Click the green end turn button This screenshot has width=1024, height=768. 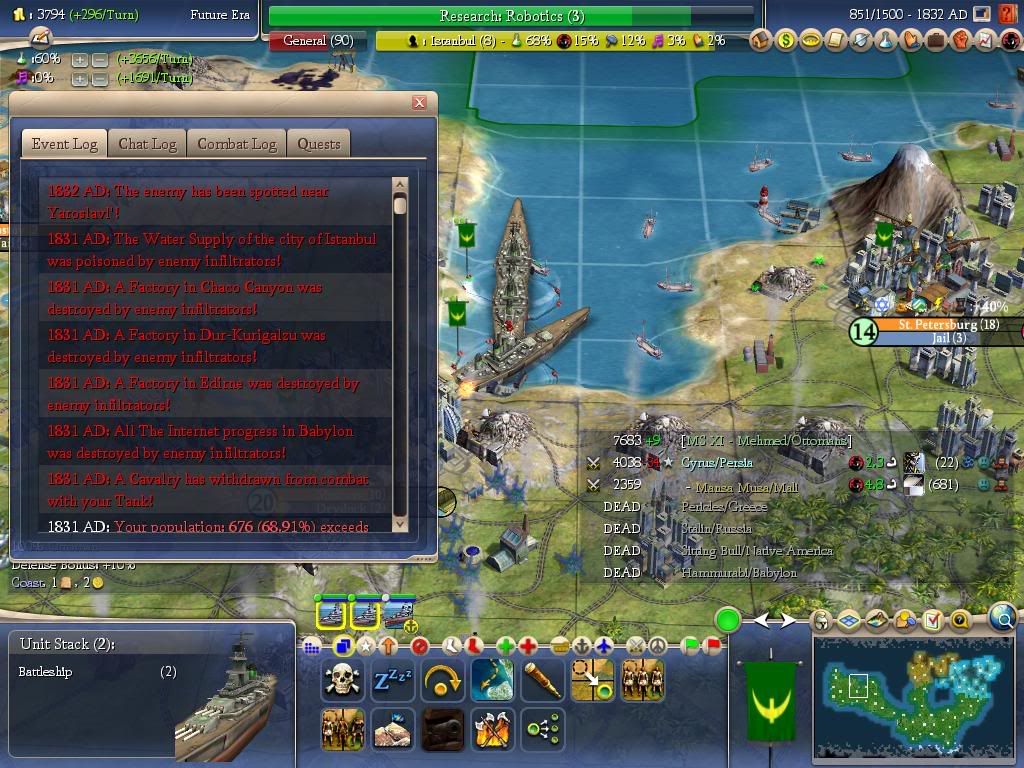pos(727,621)
